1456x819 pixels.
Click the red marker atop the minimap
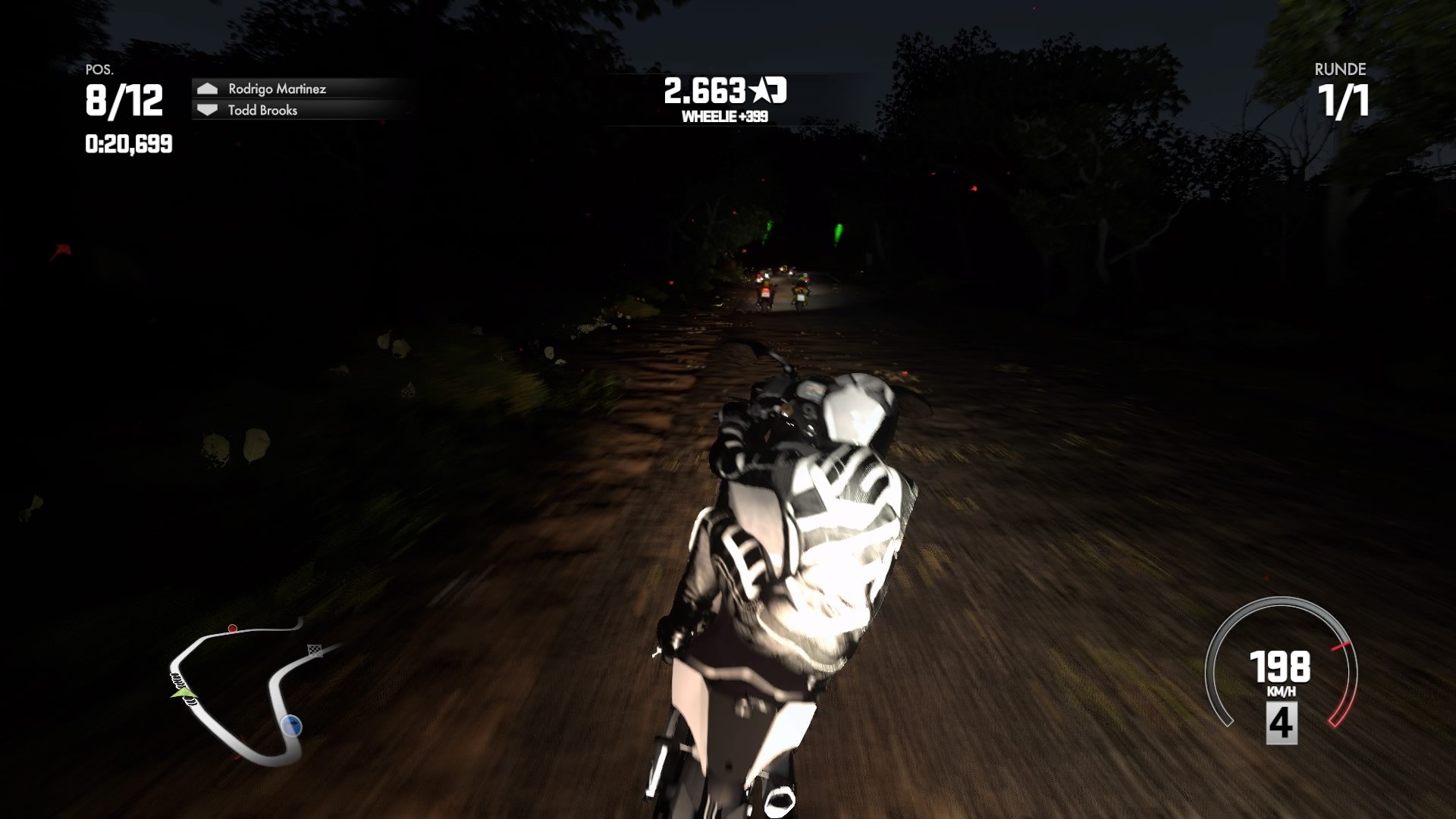tap(233, 629)
